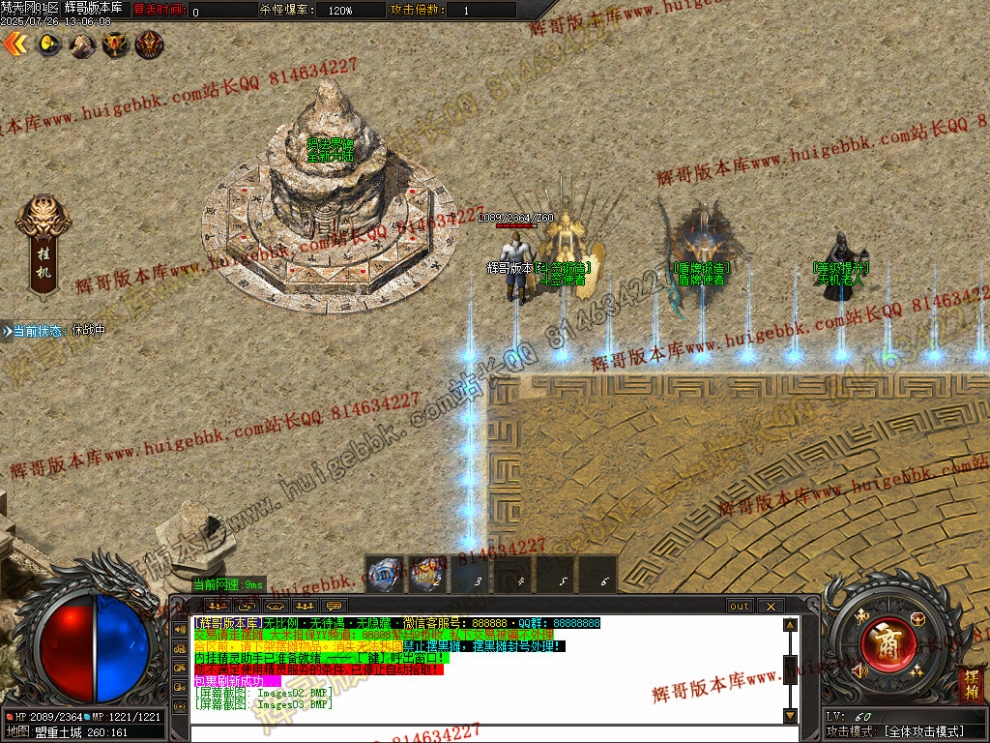Collapse the top icon bar with orange arrows
This screenshot has height=743, width=990.
tap(14, 43)
